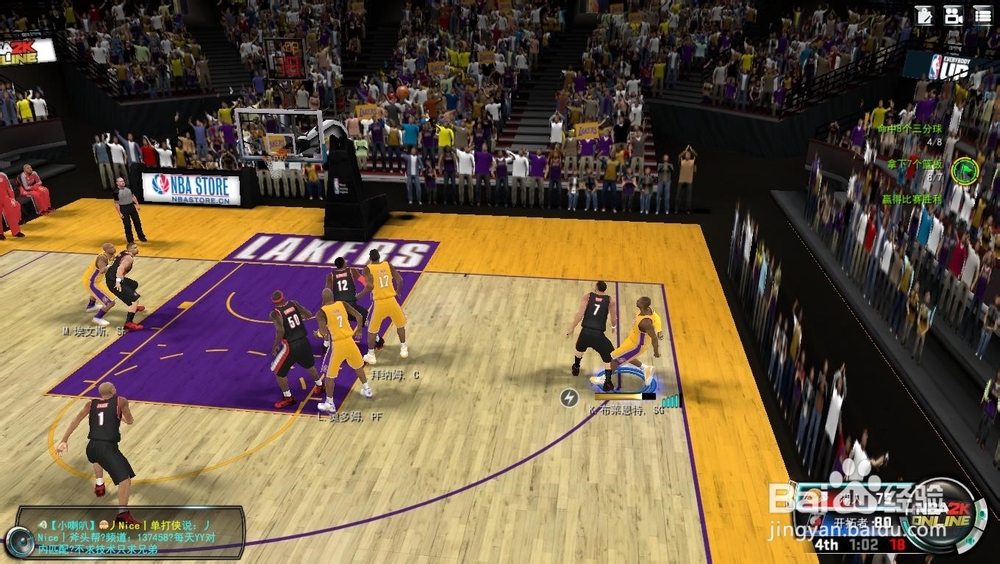The image size is (1000, 564).
Task: Open the notepad edit icon
Action: 924,15
